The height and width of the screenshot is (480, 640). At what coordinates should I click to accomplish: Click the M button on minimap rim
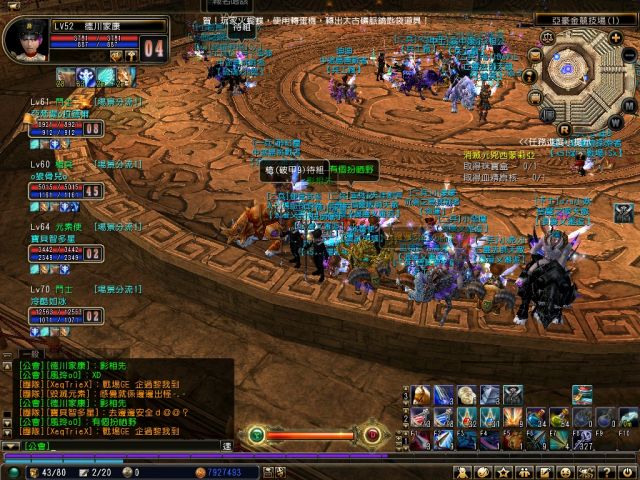click(627, 106)
